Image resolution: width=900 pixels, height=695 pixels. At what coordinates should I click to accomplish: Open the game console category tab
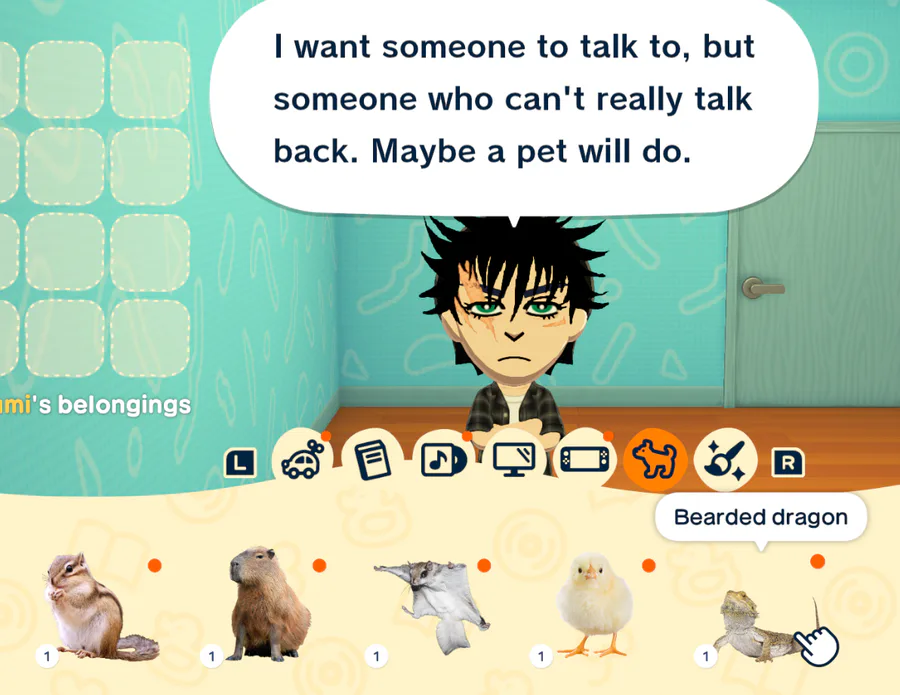coord(584,461)
